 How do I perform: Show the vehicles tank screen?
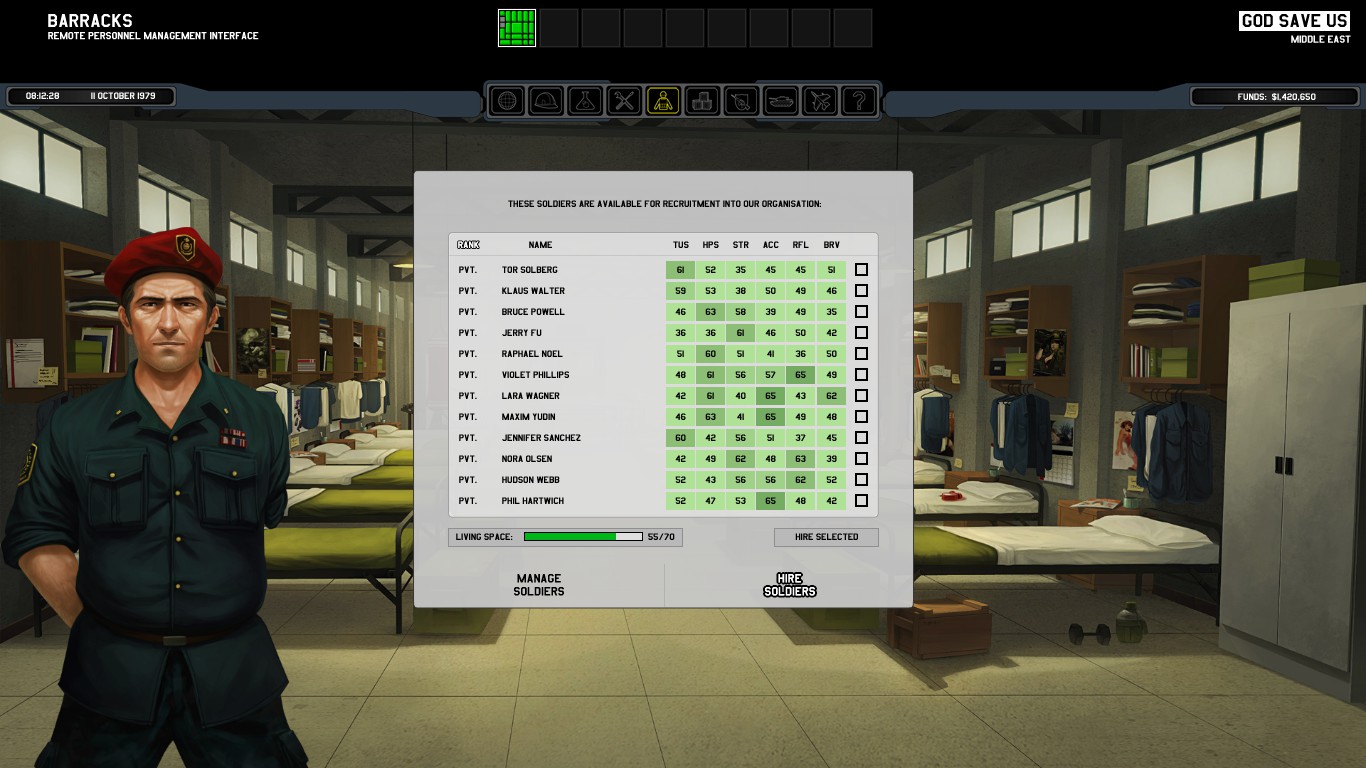(780, 101)
